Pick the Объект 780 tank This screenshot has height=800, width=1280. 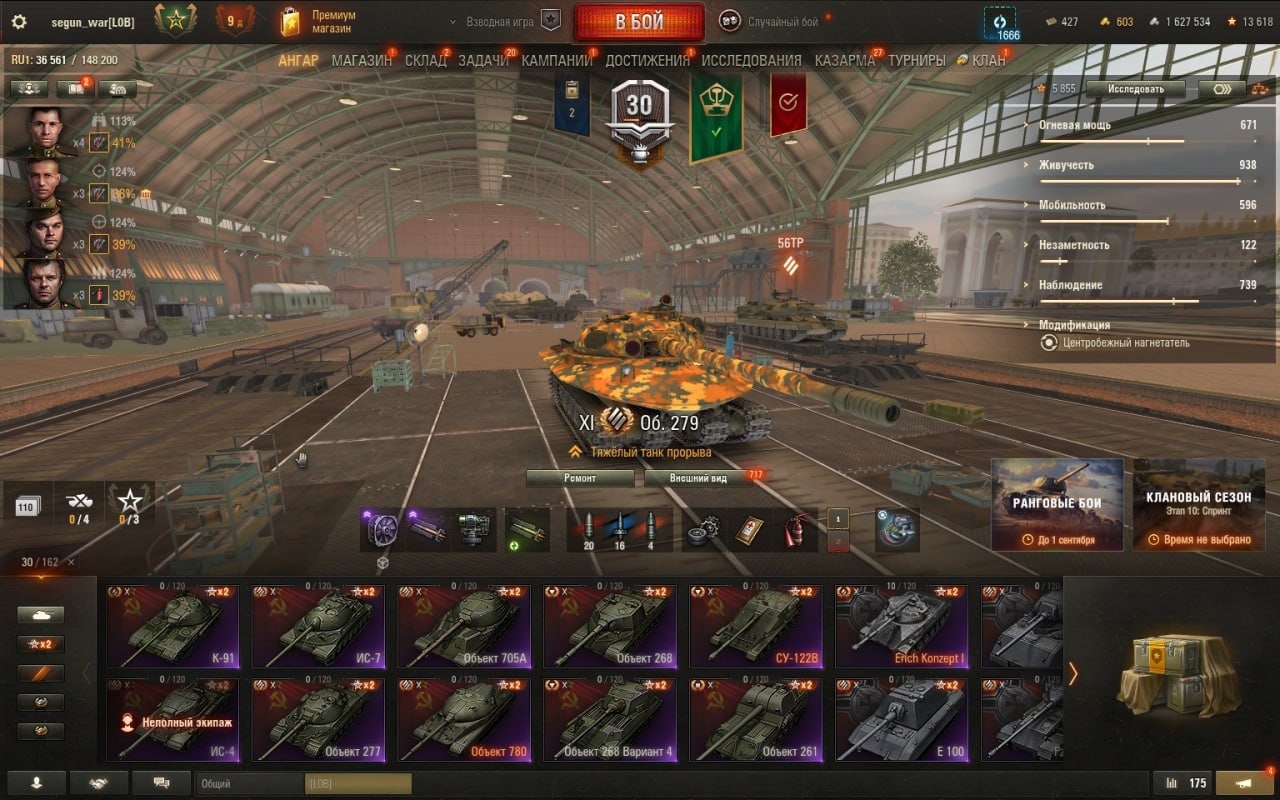(463, 720)
